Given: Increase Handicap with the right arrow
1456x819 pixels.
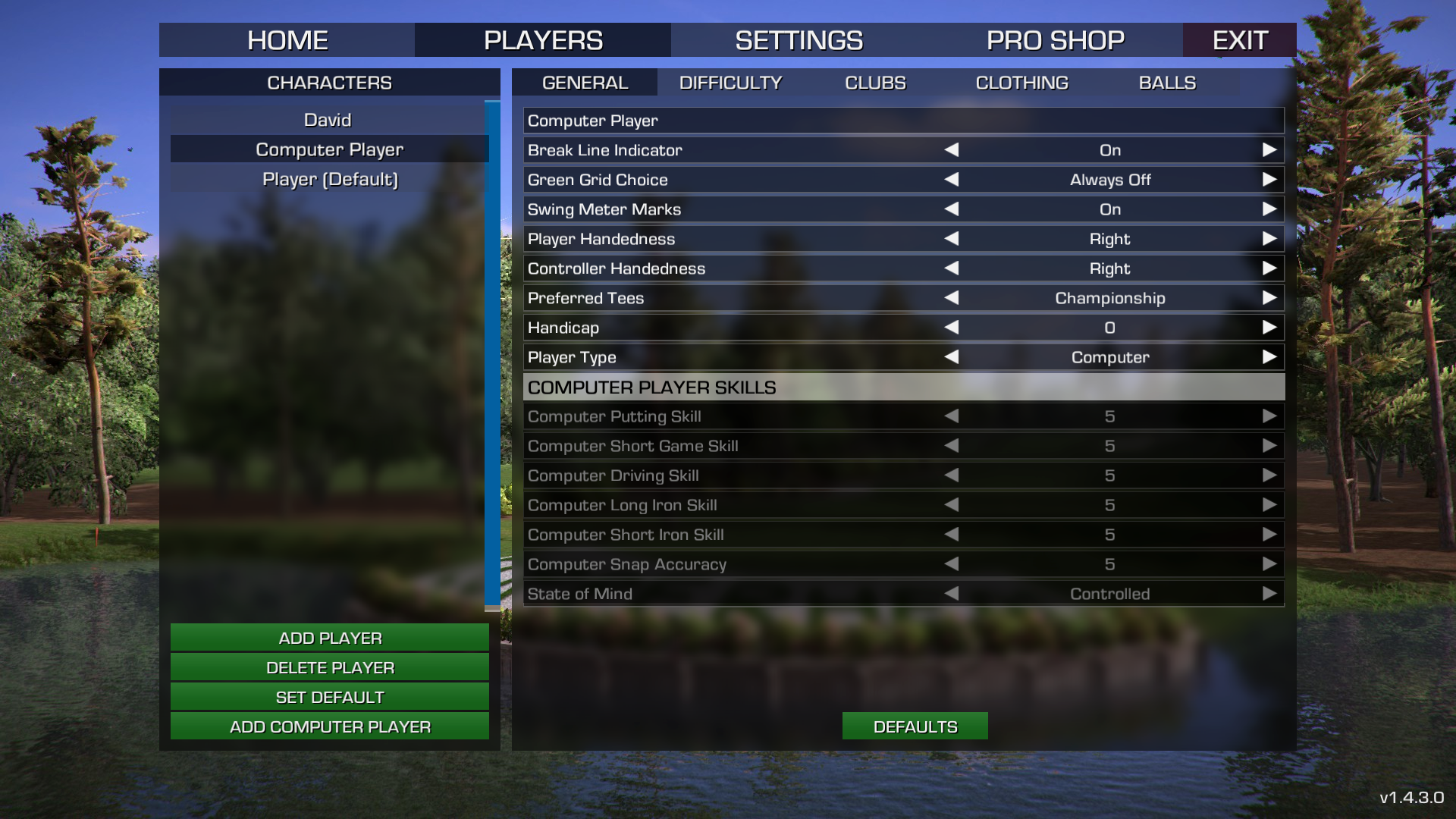Looking at the screenshot, I should (x=1269, y=328).
